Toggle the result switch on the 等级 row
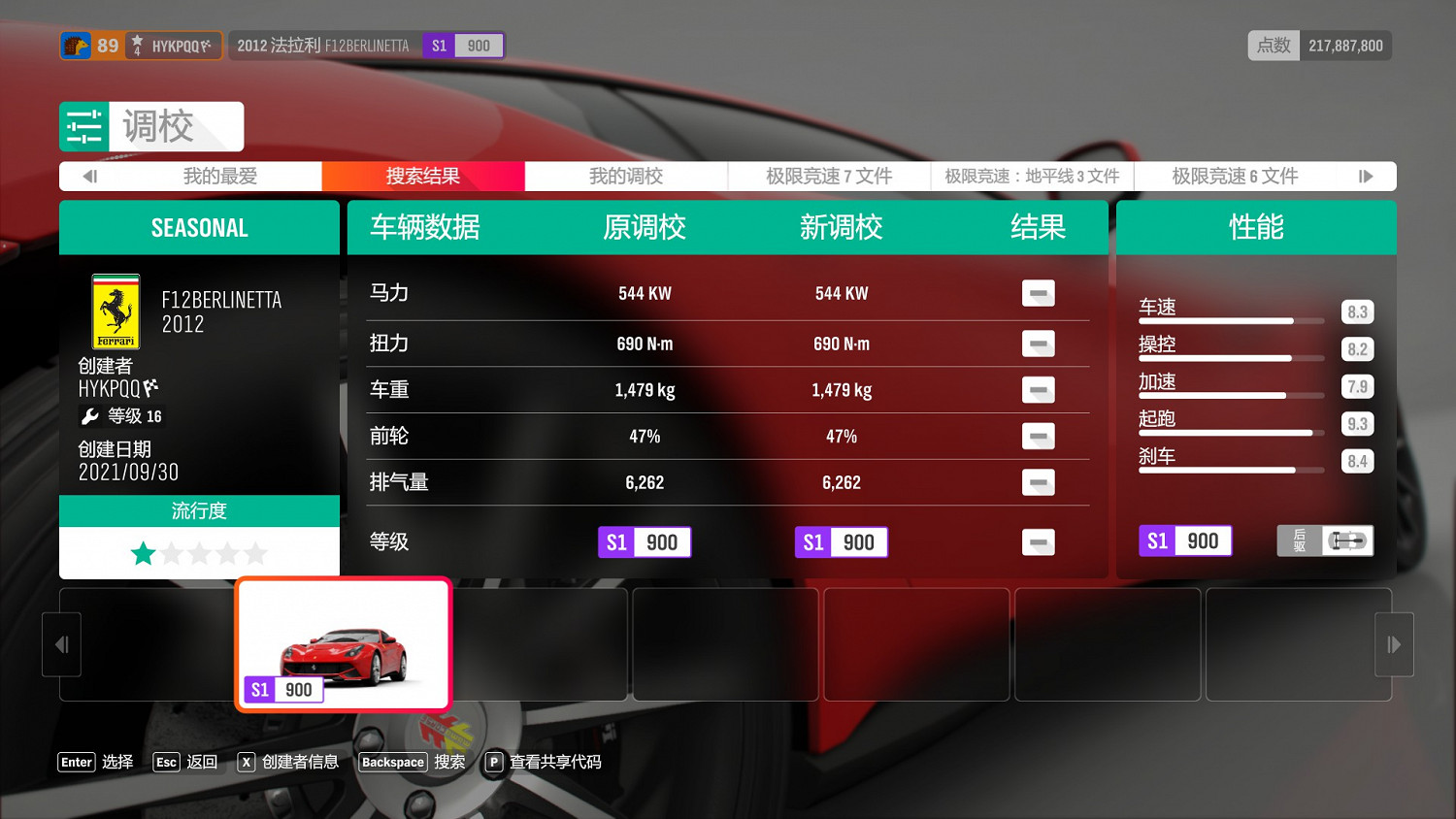Viewport: 1456px width, 819px height. click(1038, 542)
